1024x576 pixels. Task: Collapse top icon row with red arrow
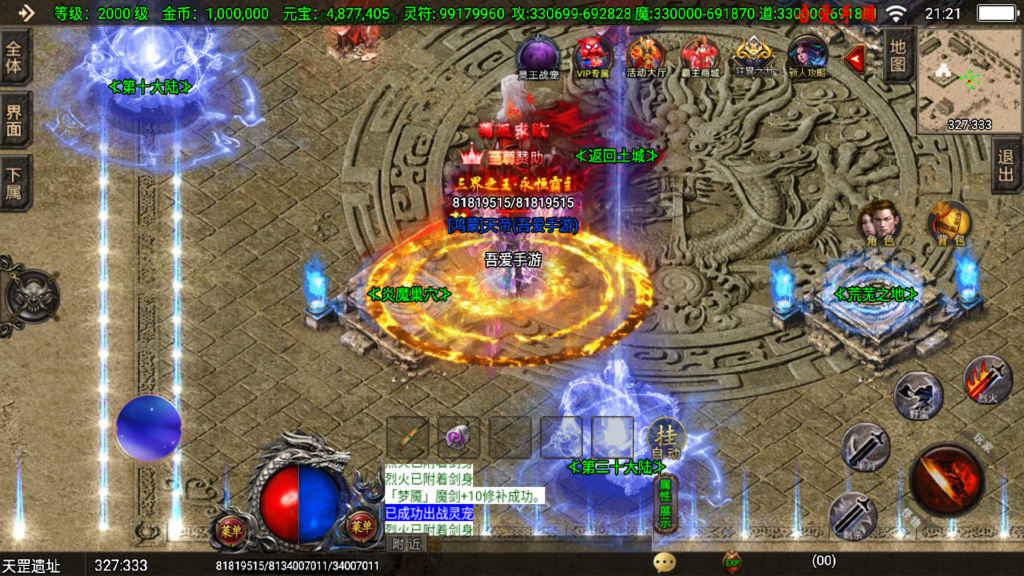point(855,58)
